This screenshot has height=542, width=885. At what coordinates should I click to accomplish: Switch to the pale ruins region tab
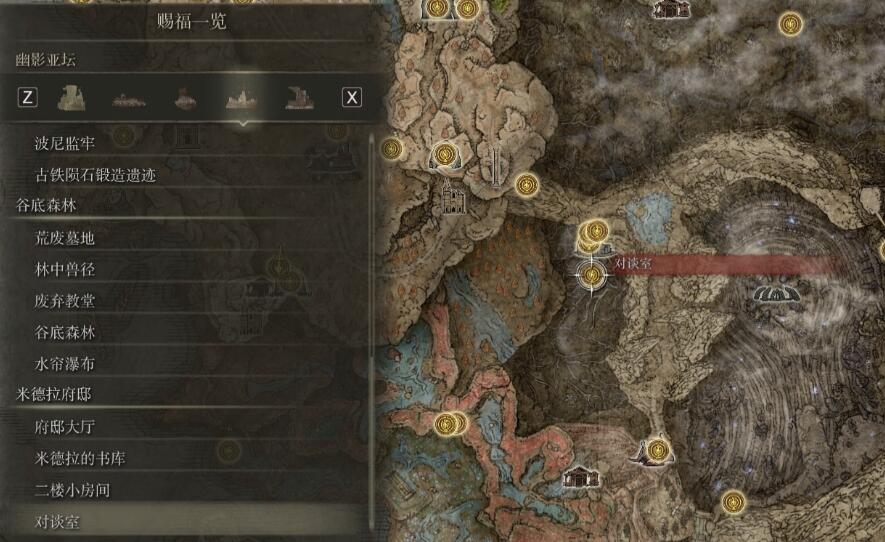72,97
